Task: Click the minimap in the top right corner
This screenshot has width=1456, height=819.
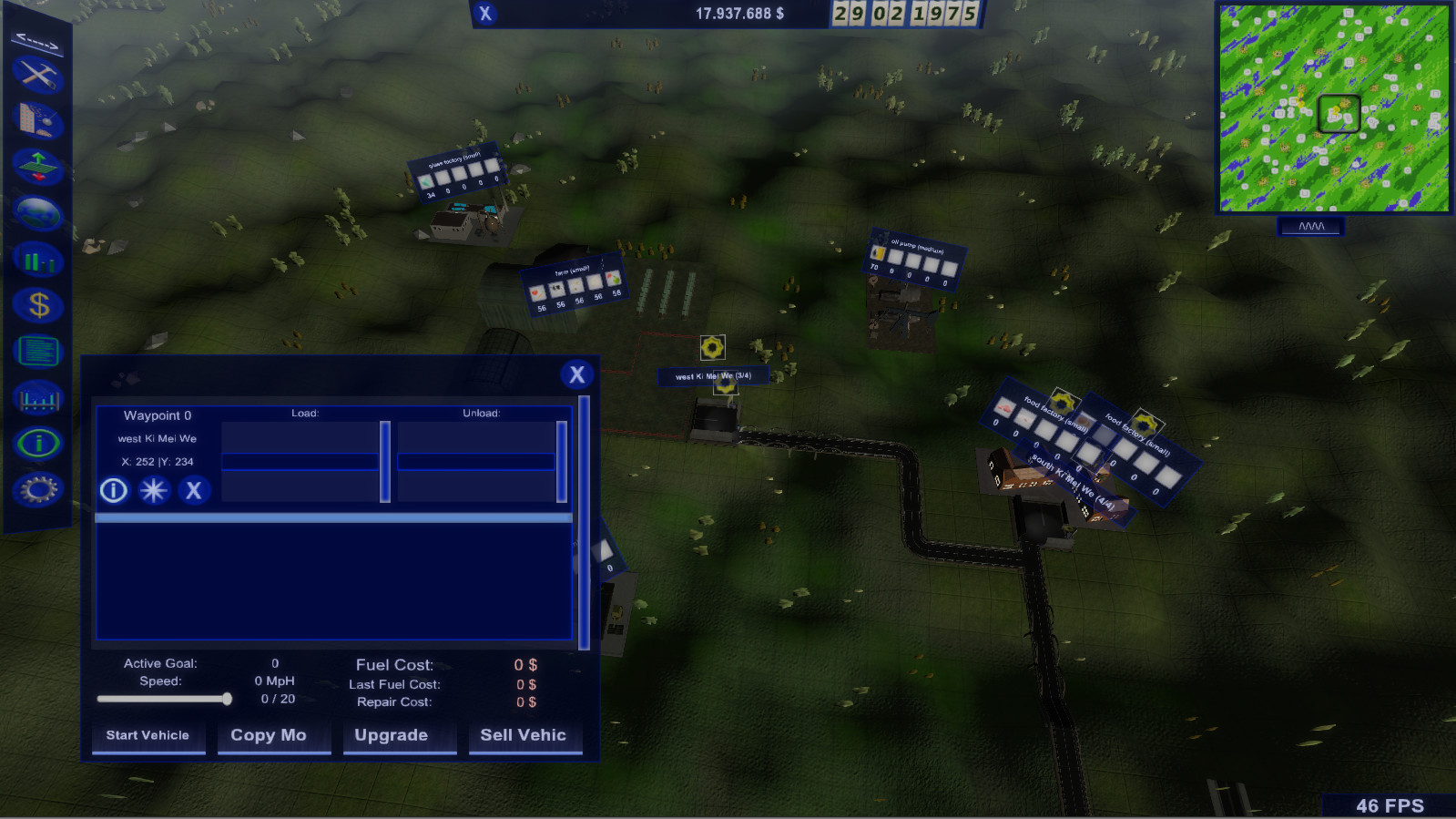Action: (1332, 109)
